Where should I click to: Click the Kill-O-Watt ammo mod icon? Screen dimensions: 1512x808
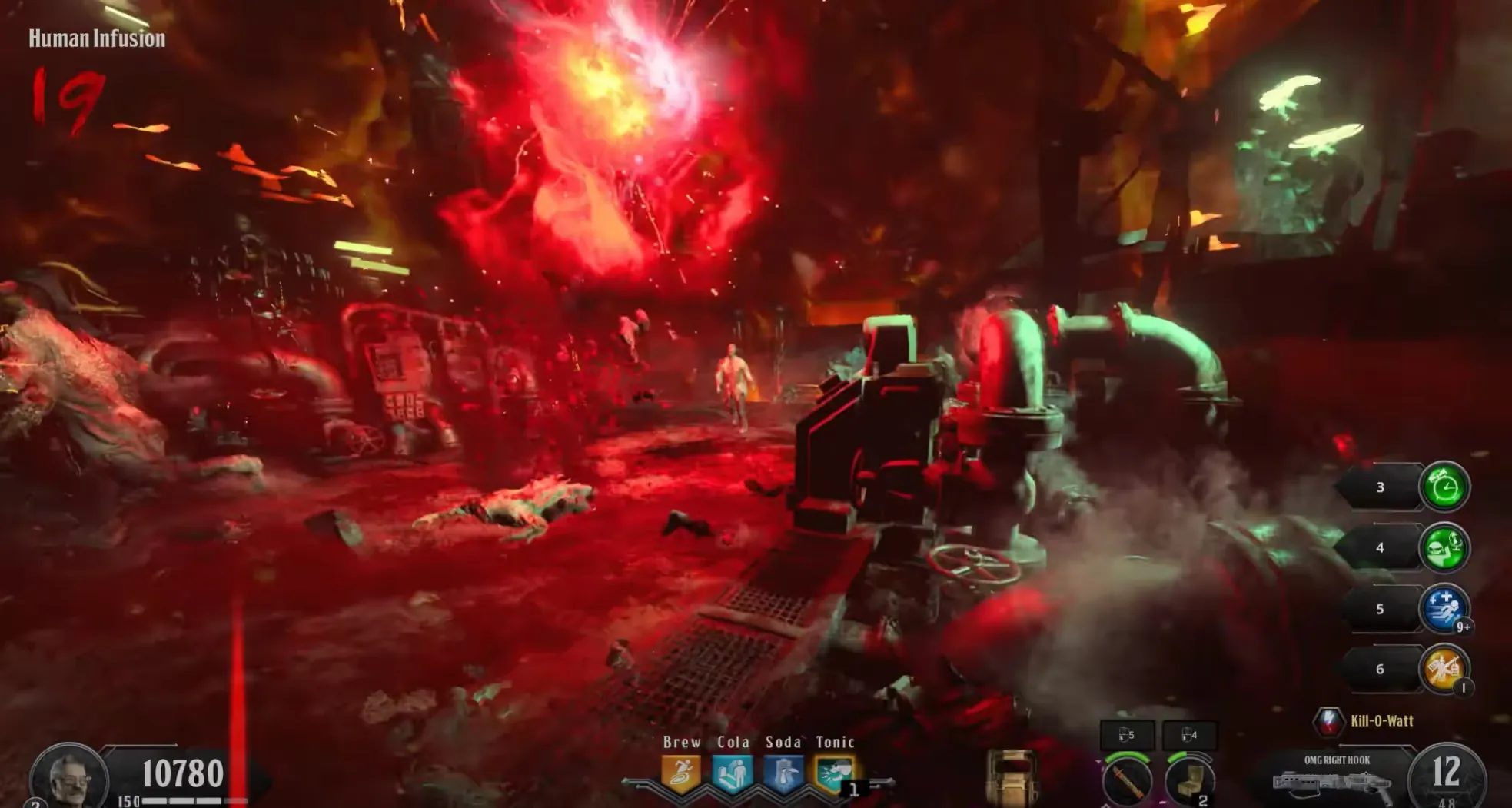tap(1328, 721)
